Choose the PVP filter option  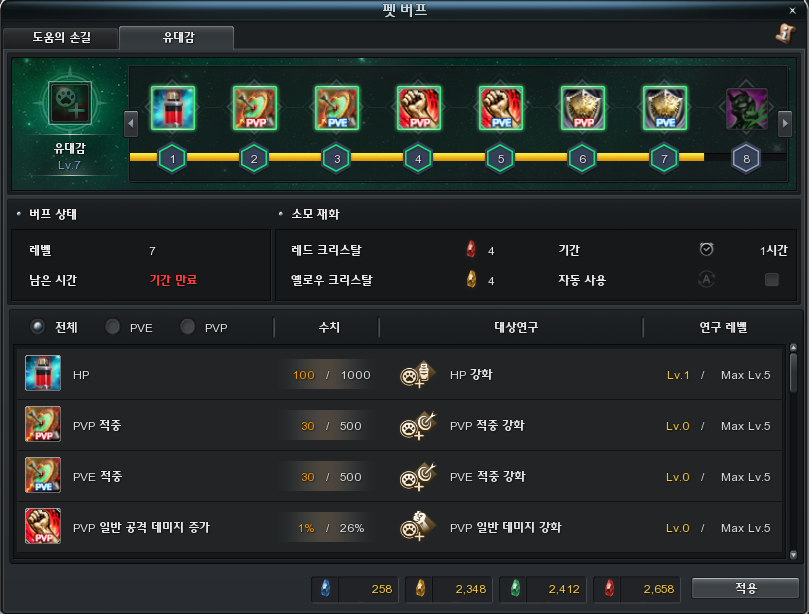point(187,327)
